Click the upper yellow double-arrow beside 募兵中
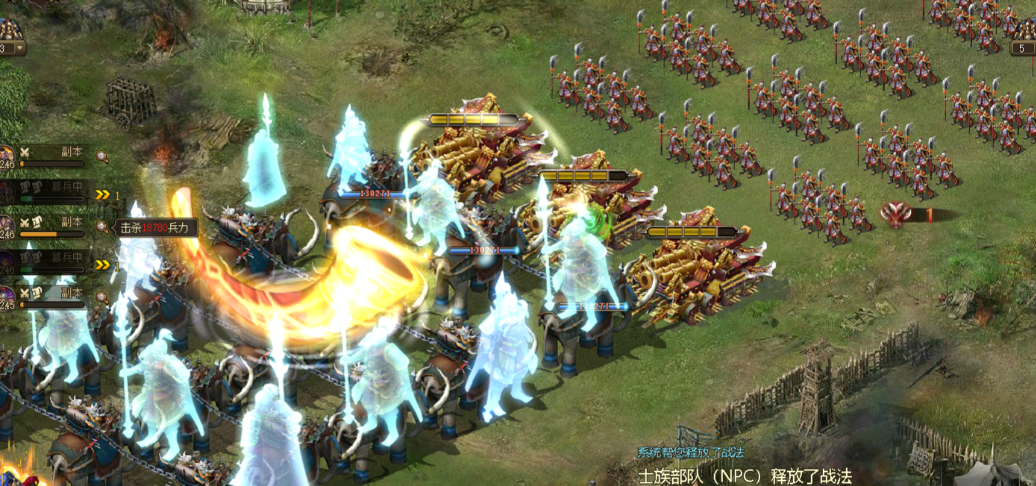1036x486 pixels. coord(102,195)
